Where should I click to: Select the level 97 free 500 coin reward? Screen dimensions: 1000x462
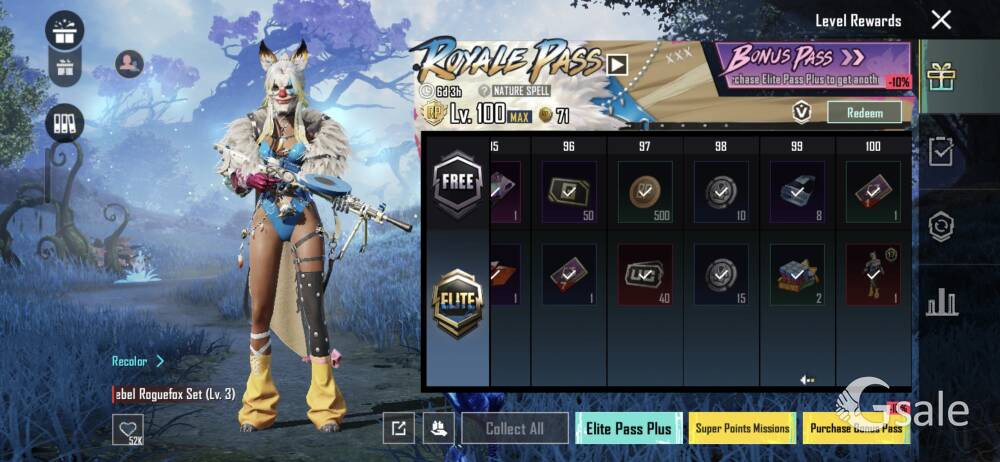tap(644, 190)
